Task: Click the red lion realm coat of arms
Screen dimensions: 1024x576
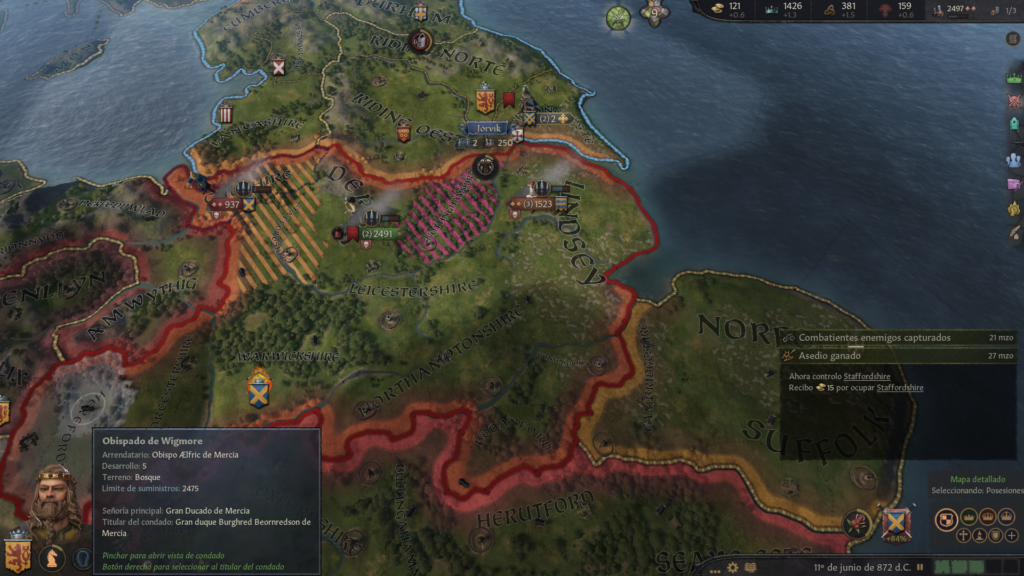Action: coord(16,556)
